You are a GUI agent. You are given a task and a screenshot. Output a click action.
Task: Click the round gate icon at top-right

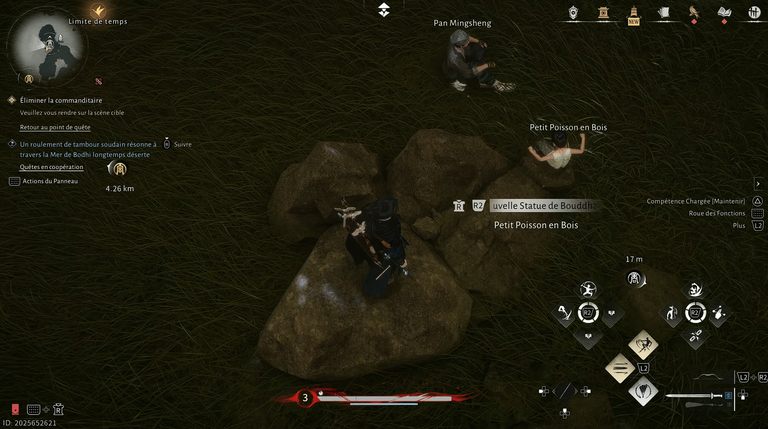[x=755, y=13]
